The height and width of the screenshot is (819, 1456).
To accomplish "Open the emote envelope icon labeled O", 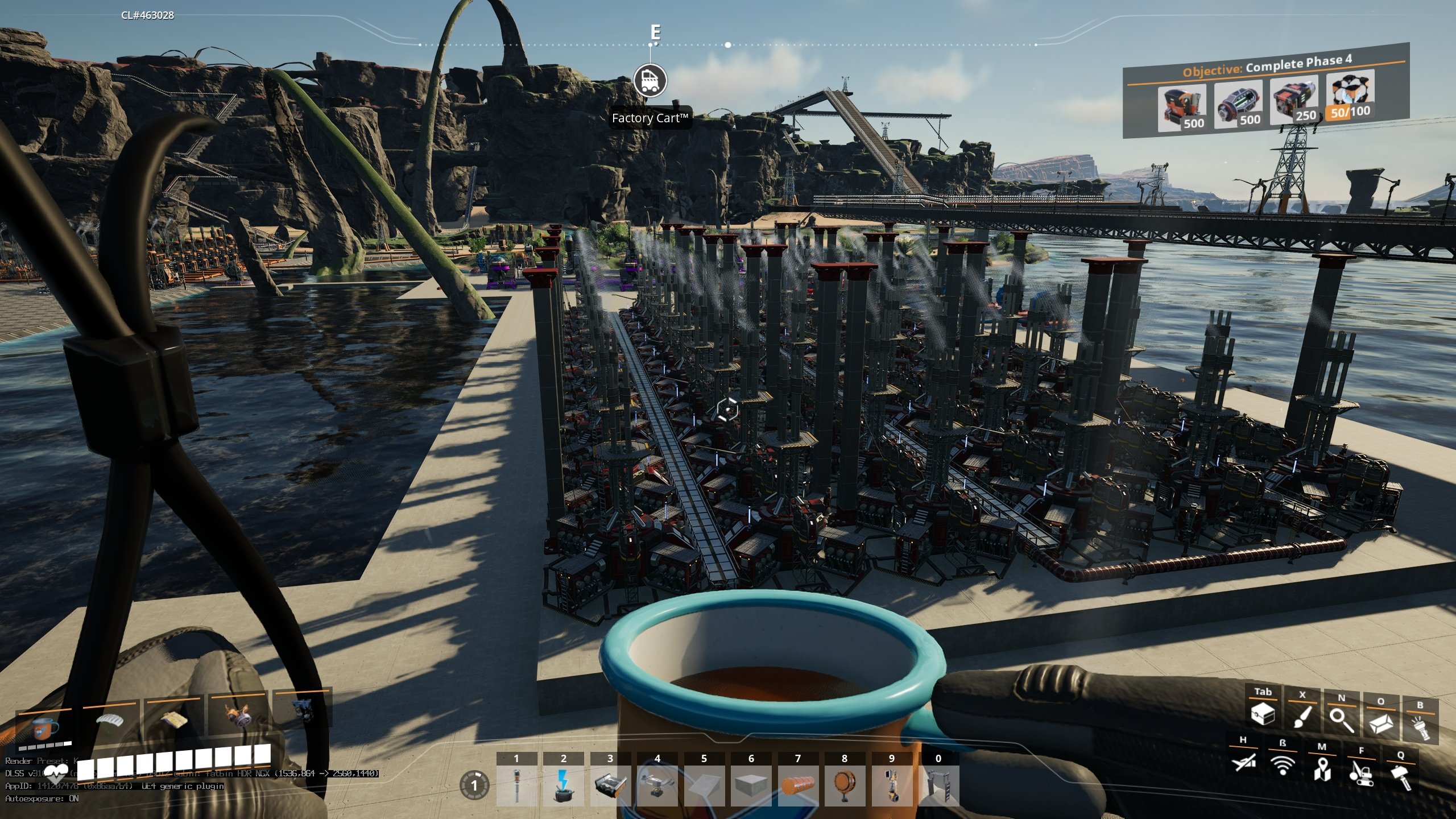I will point(1383,725).
